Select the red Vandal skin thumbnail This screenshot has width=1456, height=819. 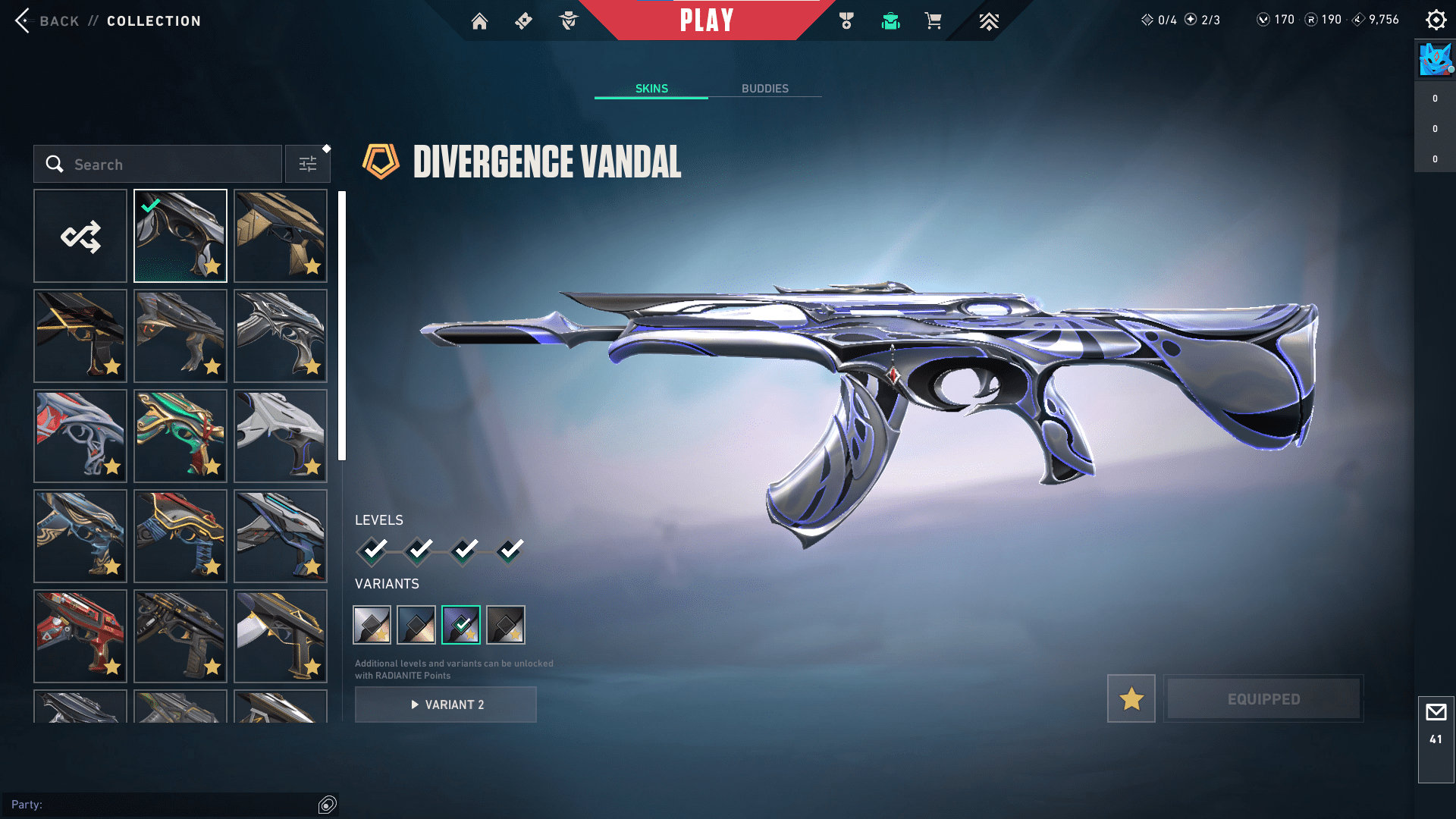point(80,636)
